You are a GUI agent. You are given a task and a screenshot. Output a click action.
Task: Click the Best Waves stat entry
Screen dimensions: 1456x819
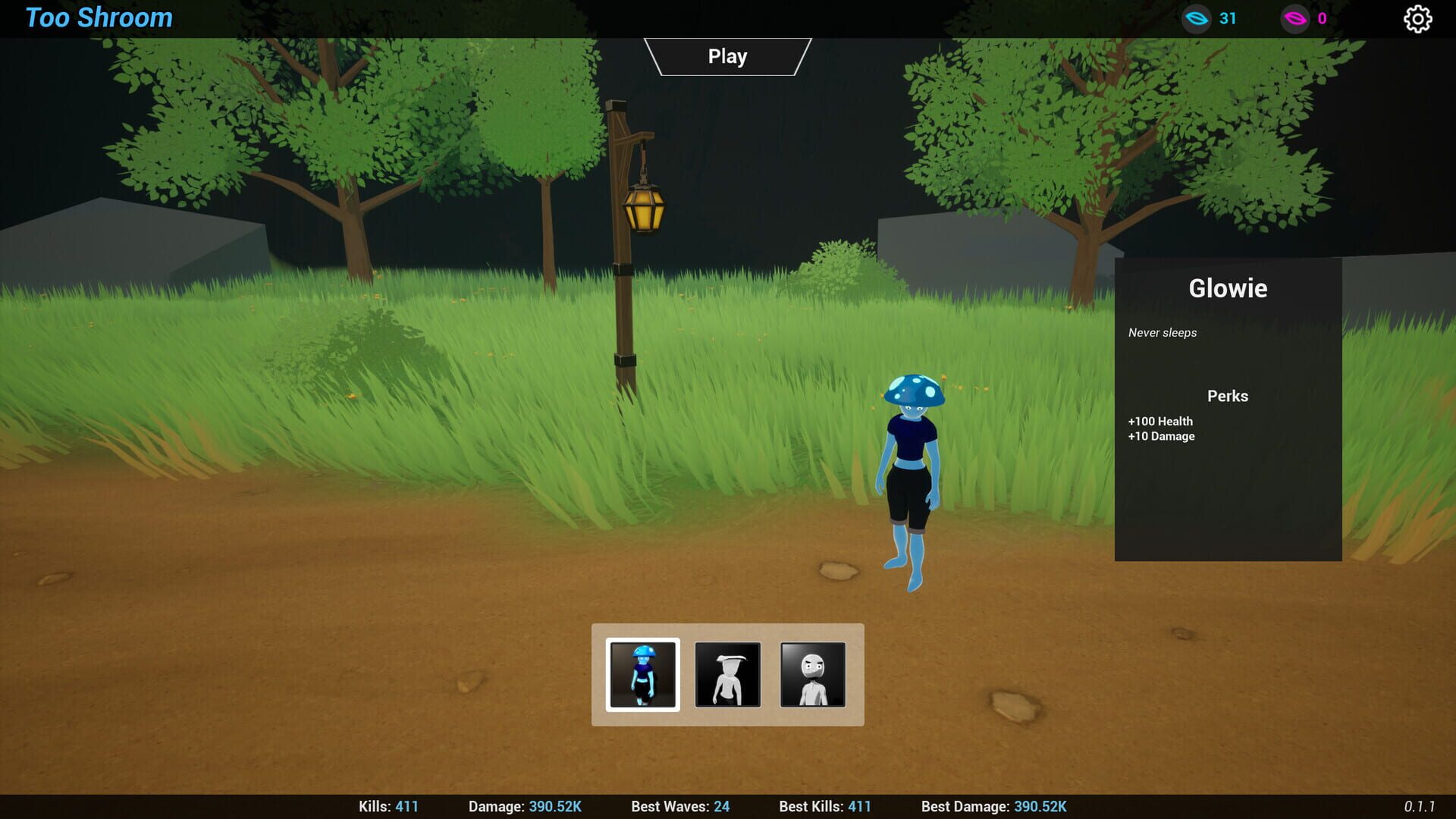click(679, 806)
